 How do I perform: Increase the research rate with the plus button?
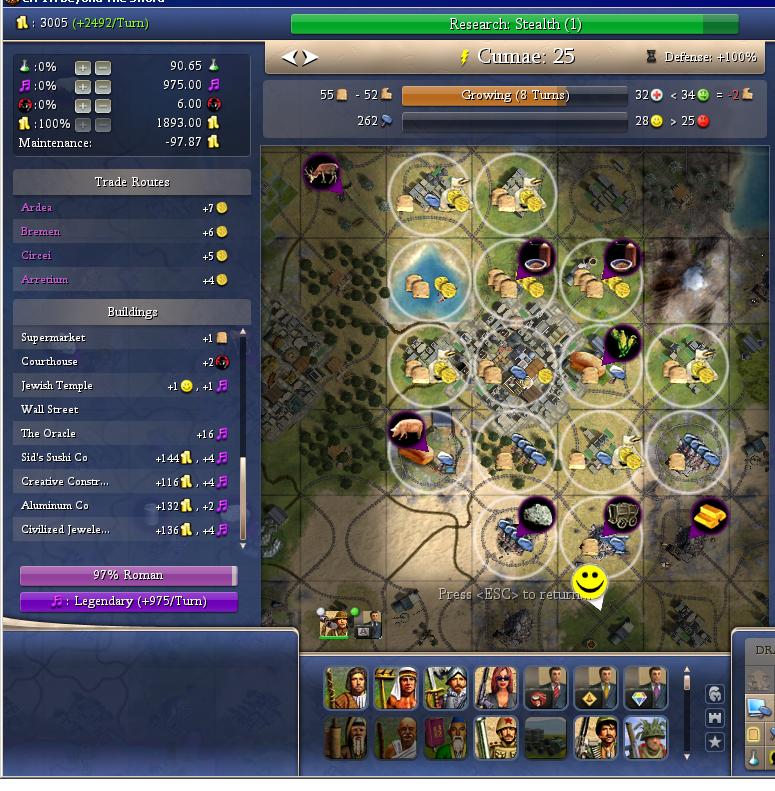(x=82, y=68)
